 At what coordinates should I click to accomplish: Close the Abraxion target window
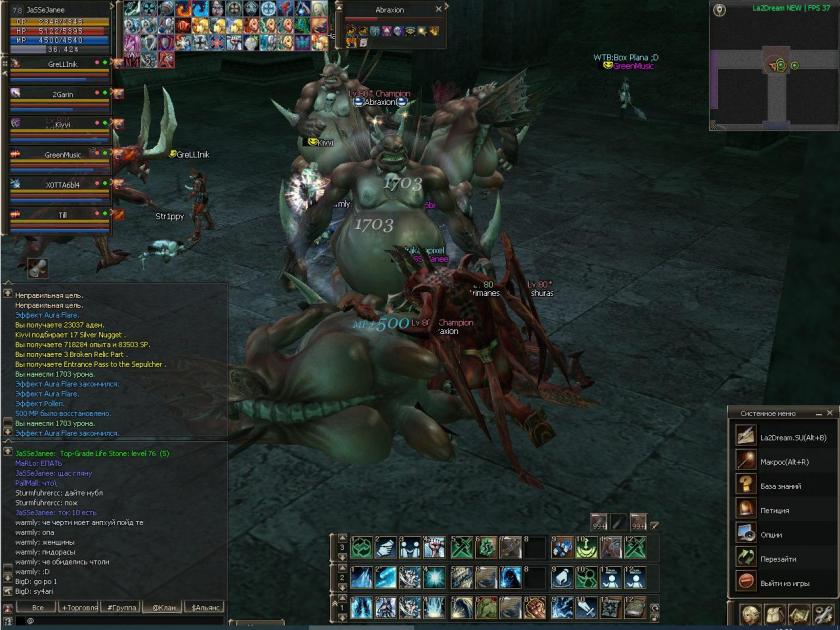click(439, 9)
